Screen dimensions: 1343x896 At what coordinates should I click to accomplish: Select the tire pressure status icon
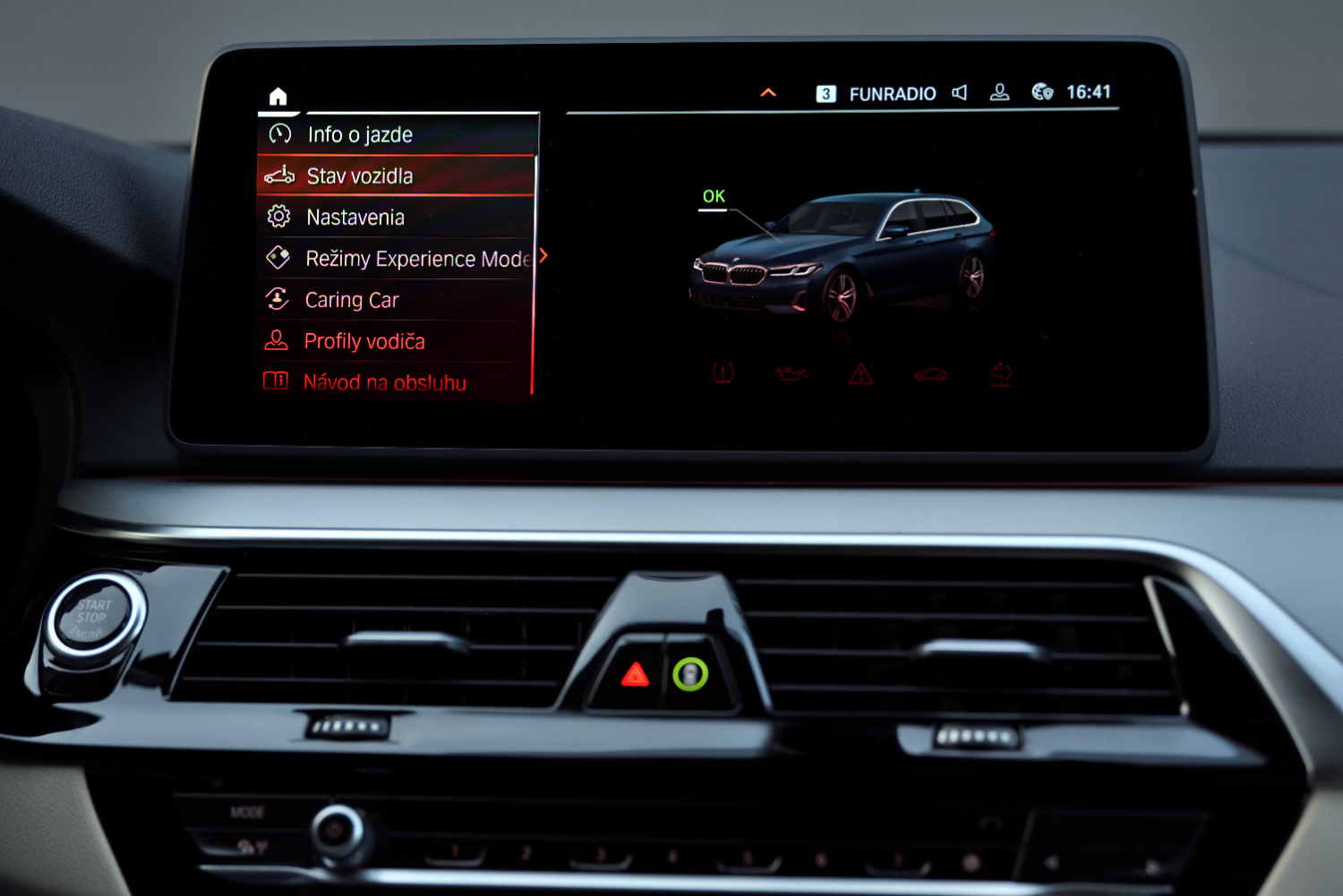[x=723, y=373]
